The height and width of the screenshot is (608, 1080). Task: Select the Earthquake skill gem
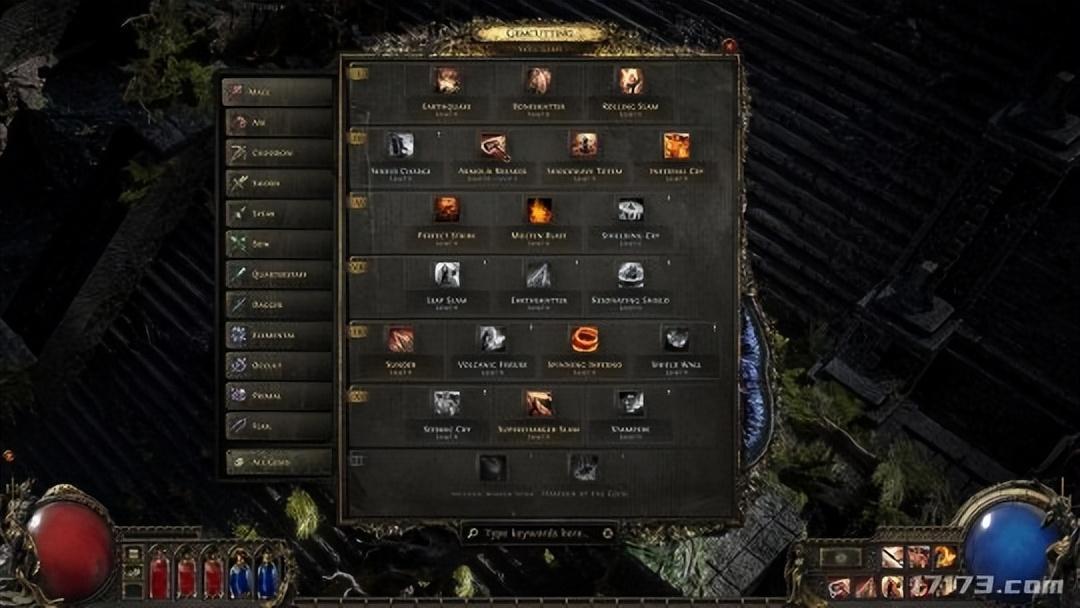tap(447, 81)
